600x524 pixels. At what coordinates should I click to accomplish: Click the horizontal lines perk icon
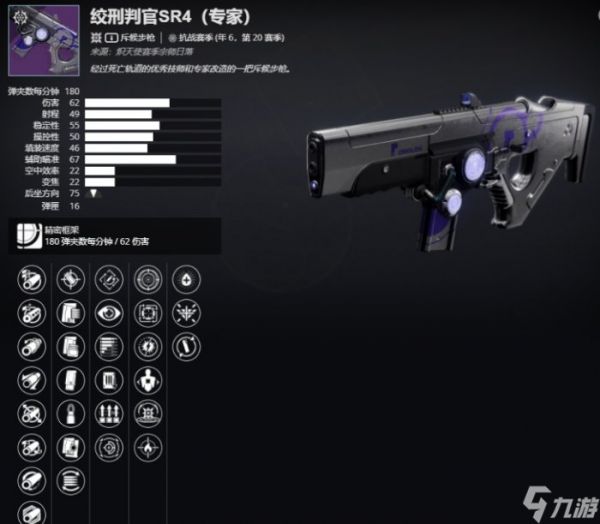tap(107, 345)
